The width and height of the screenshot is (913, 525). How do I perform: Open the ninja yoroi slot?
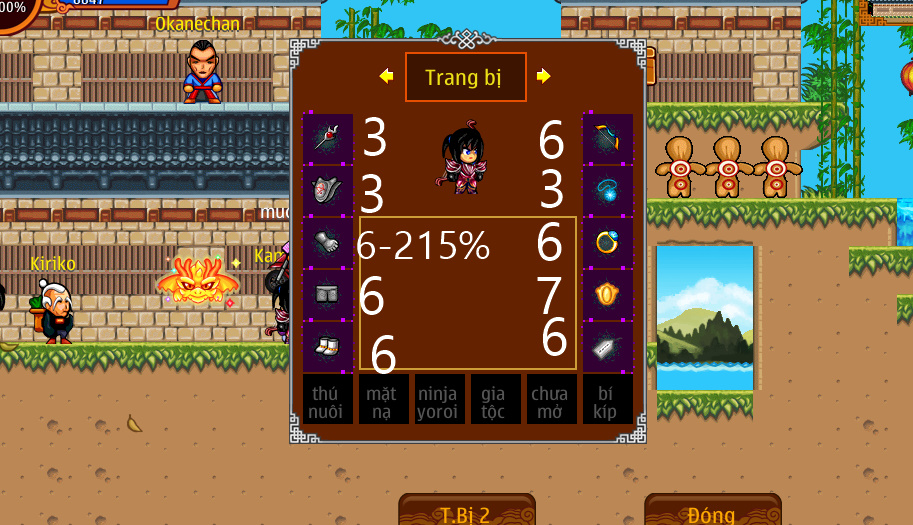point(439,400)
